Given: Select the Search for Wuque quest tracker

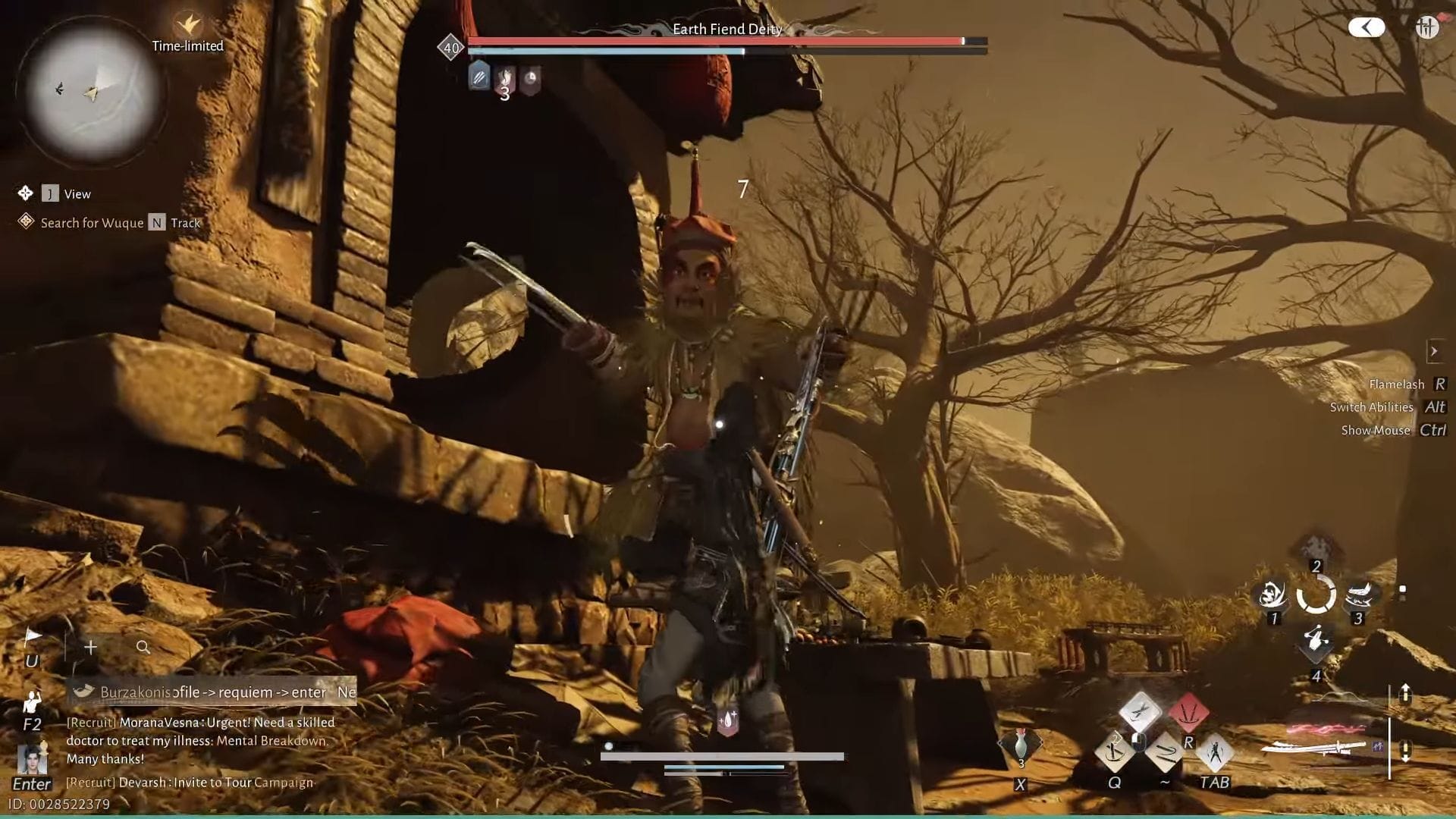Looking at the screenshot, I should (91, 222).
